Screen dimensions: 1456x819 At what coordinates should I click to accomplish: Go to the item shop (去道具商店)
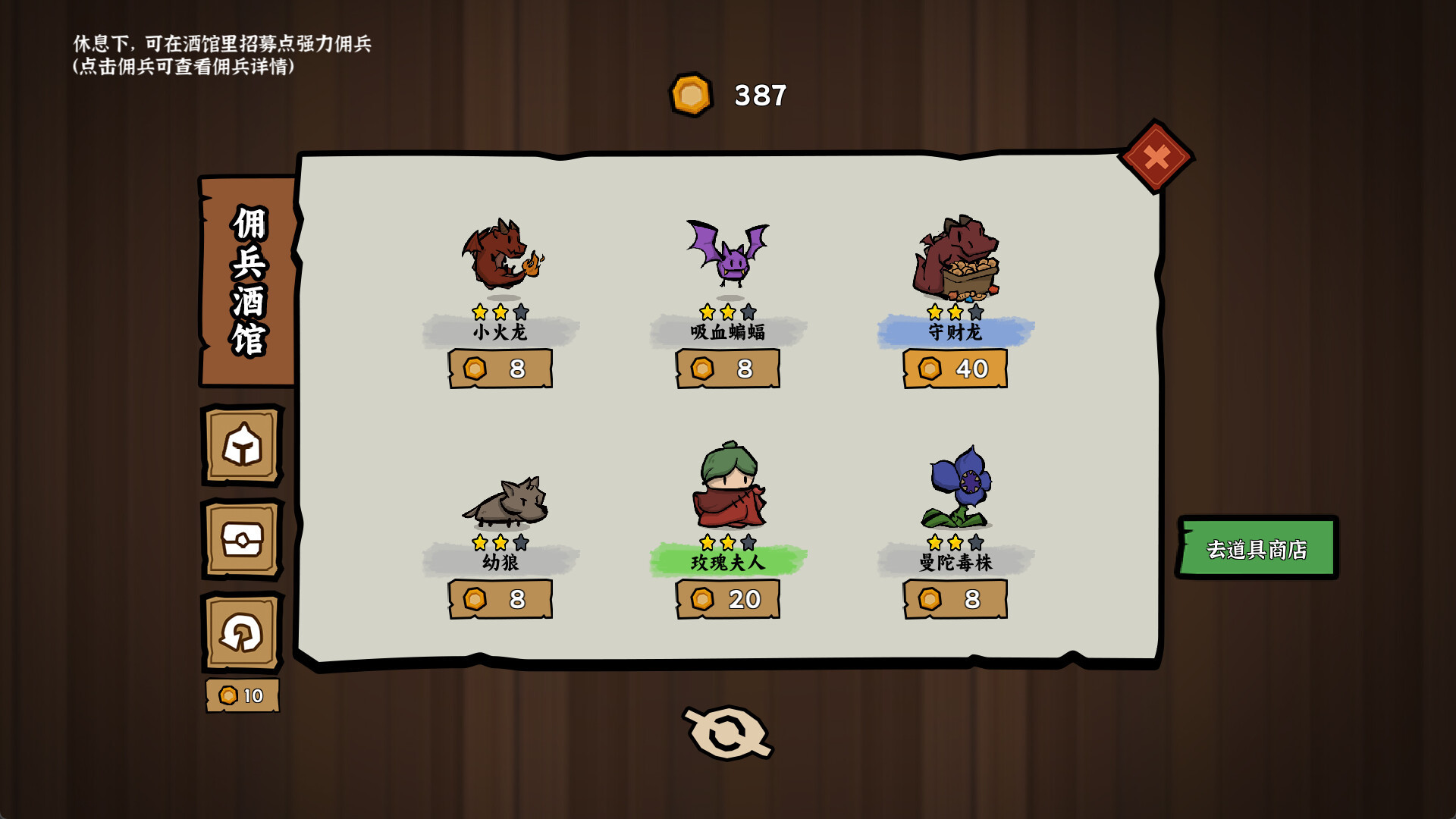1257,548
